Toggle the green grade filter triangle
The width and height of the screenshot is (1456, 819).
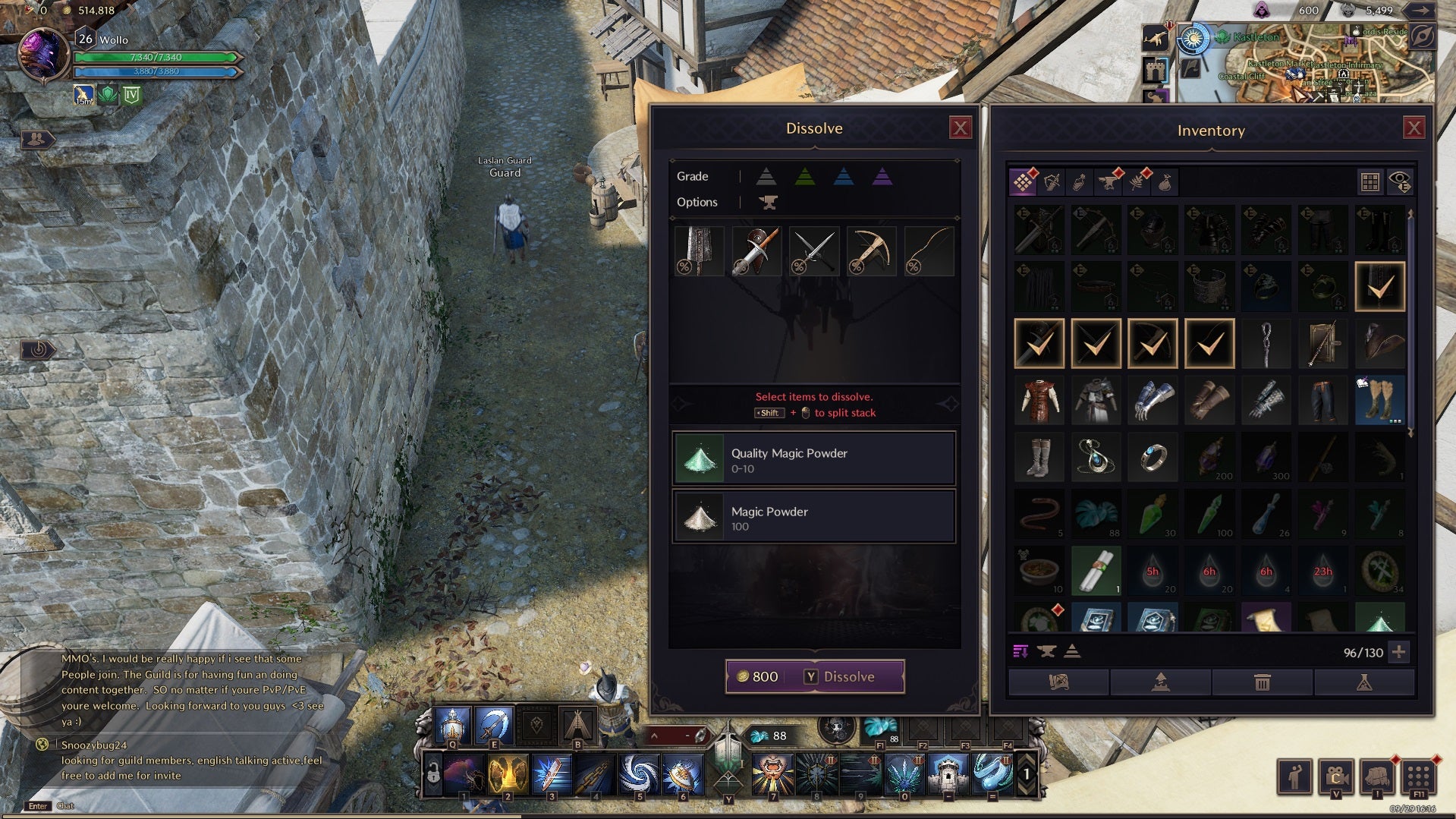tap(804, 177)
